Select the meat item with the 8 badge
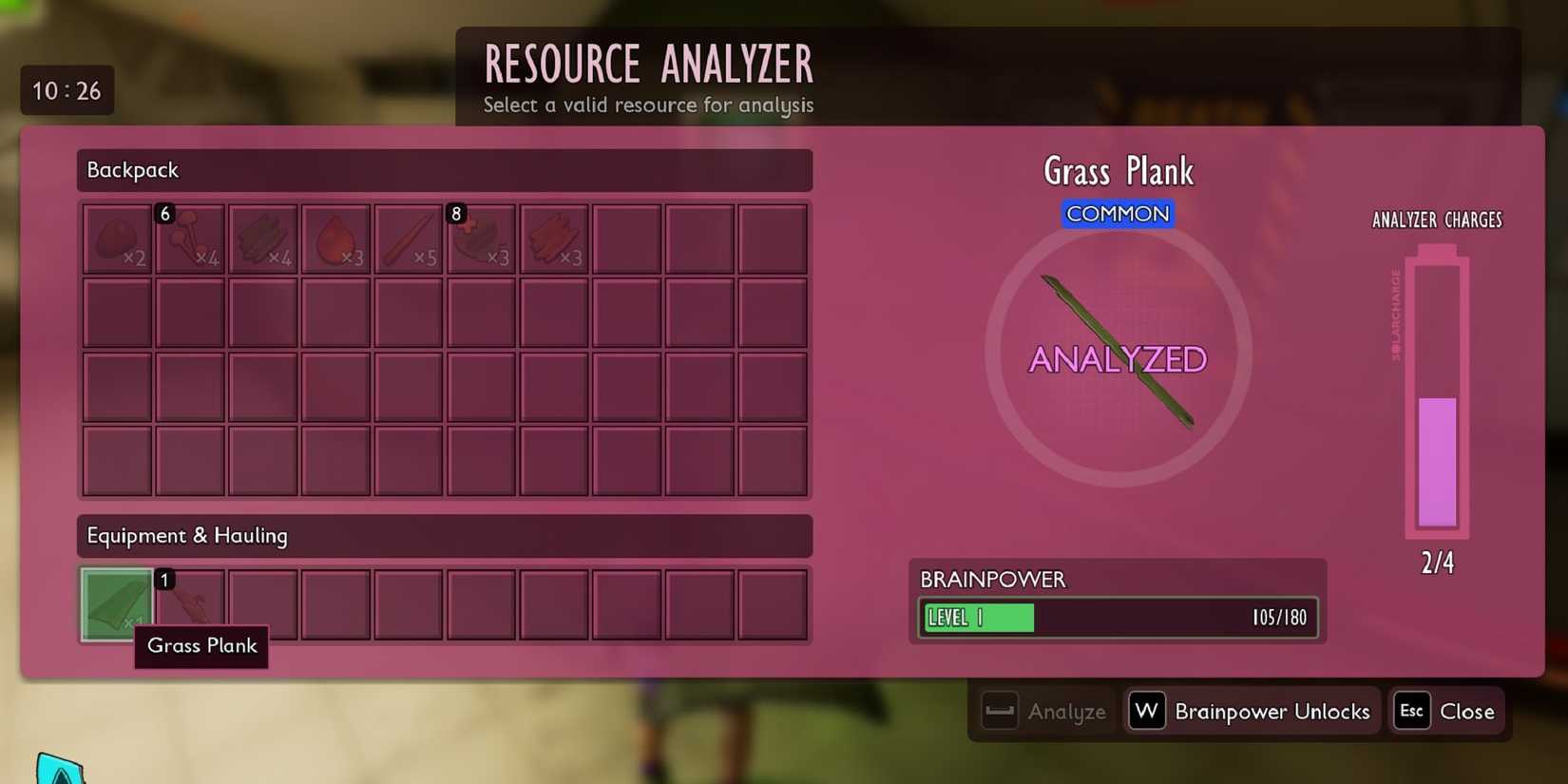This screenshot has width=1568, height=784. pos(482,238)
